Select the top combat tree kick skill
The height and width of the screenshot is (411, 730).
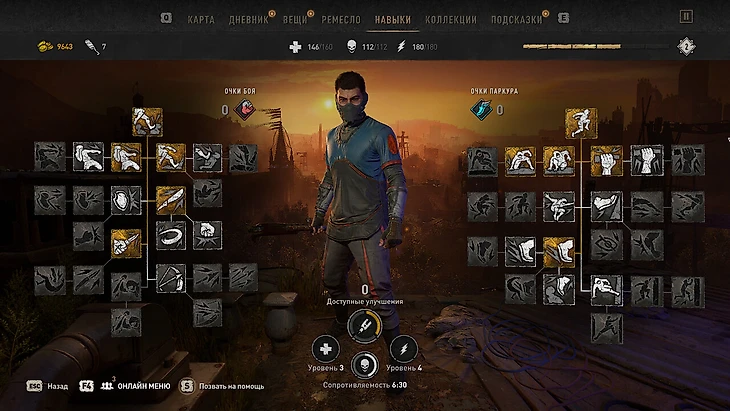click(148, 122)
